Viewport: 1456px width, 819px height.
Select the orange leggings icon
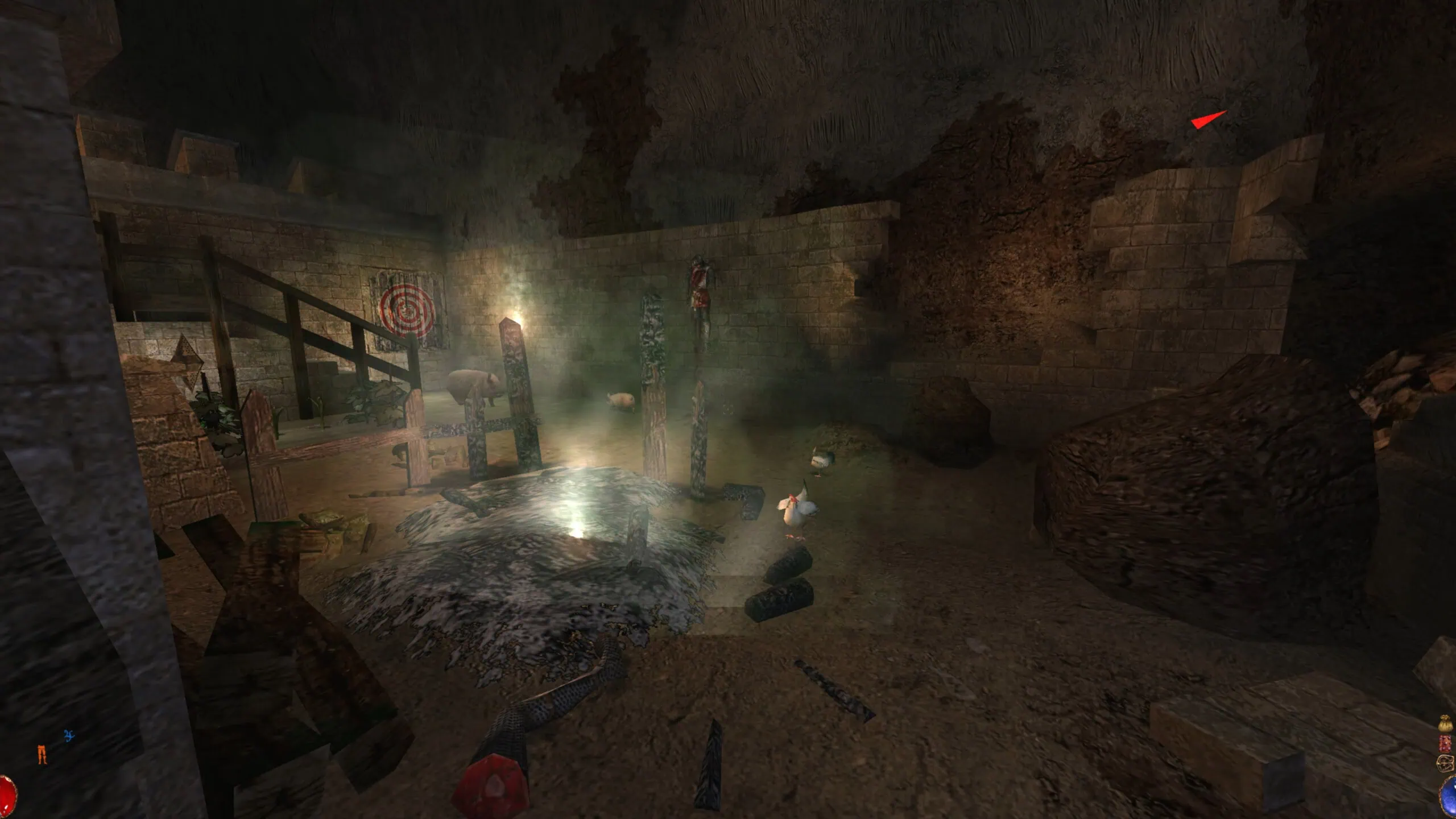coord(42,754)
